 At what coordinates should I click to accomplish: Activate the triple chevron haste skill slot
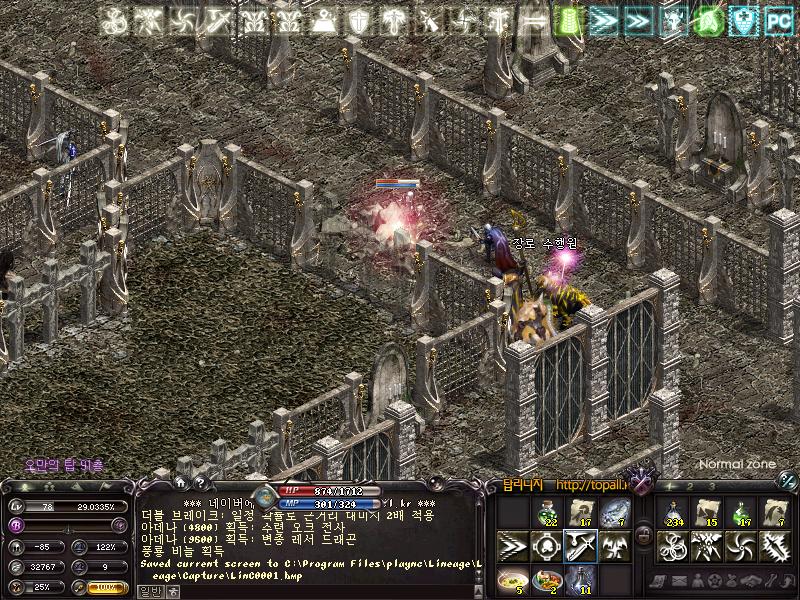tap(512, 546)
